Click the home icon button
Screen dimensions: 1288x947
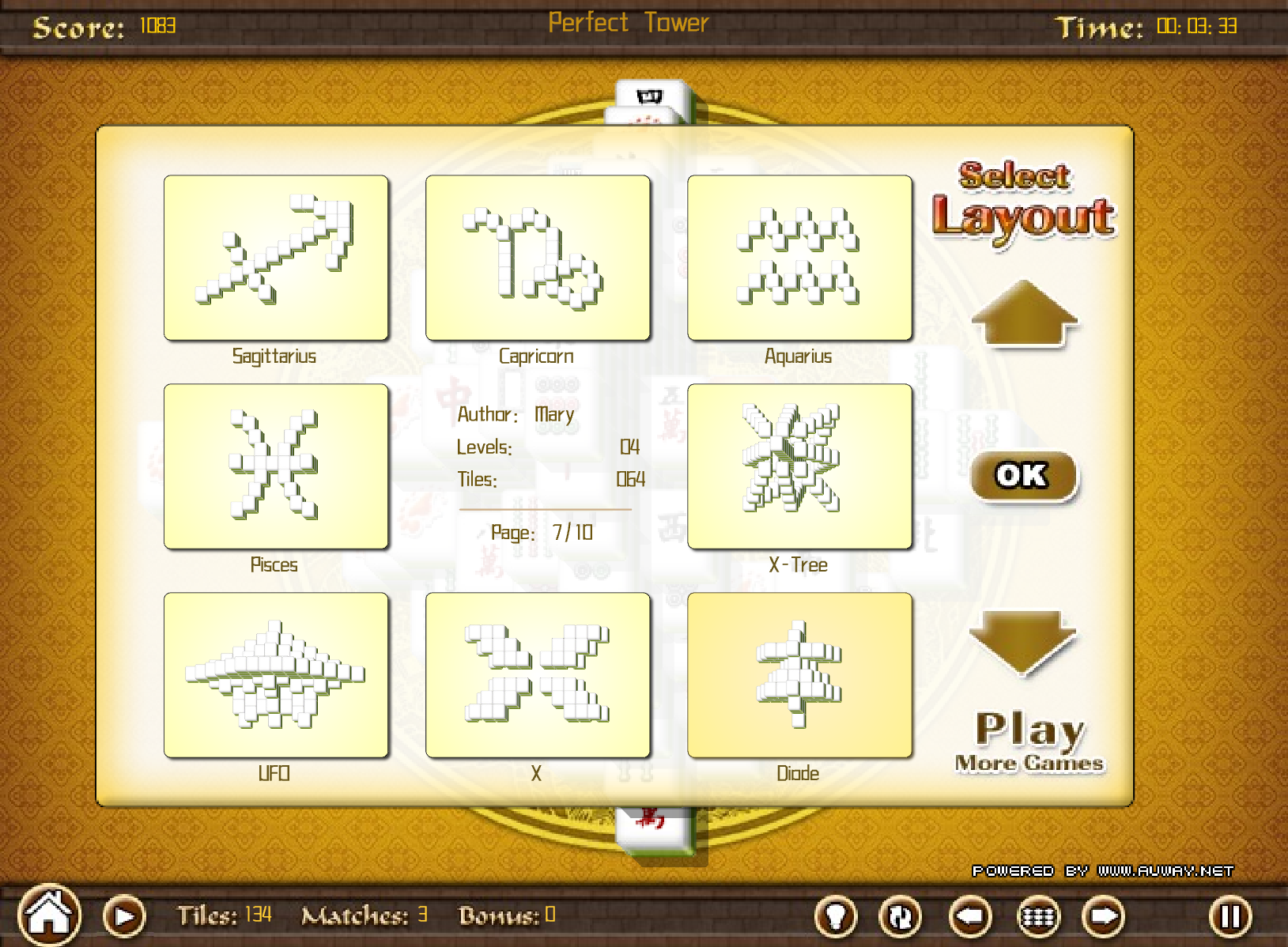(50, 915)
